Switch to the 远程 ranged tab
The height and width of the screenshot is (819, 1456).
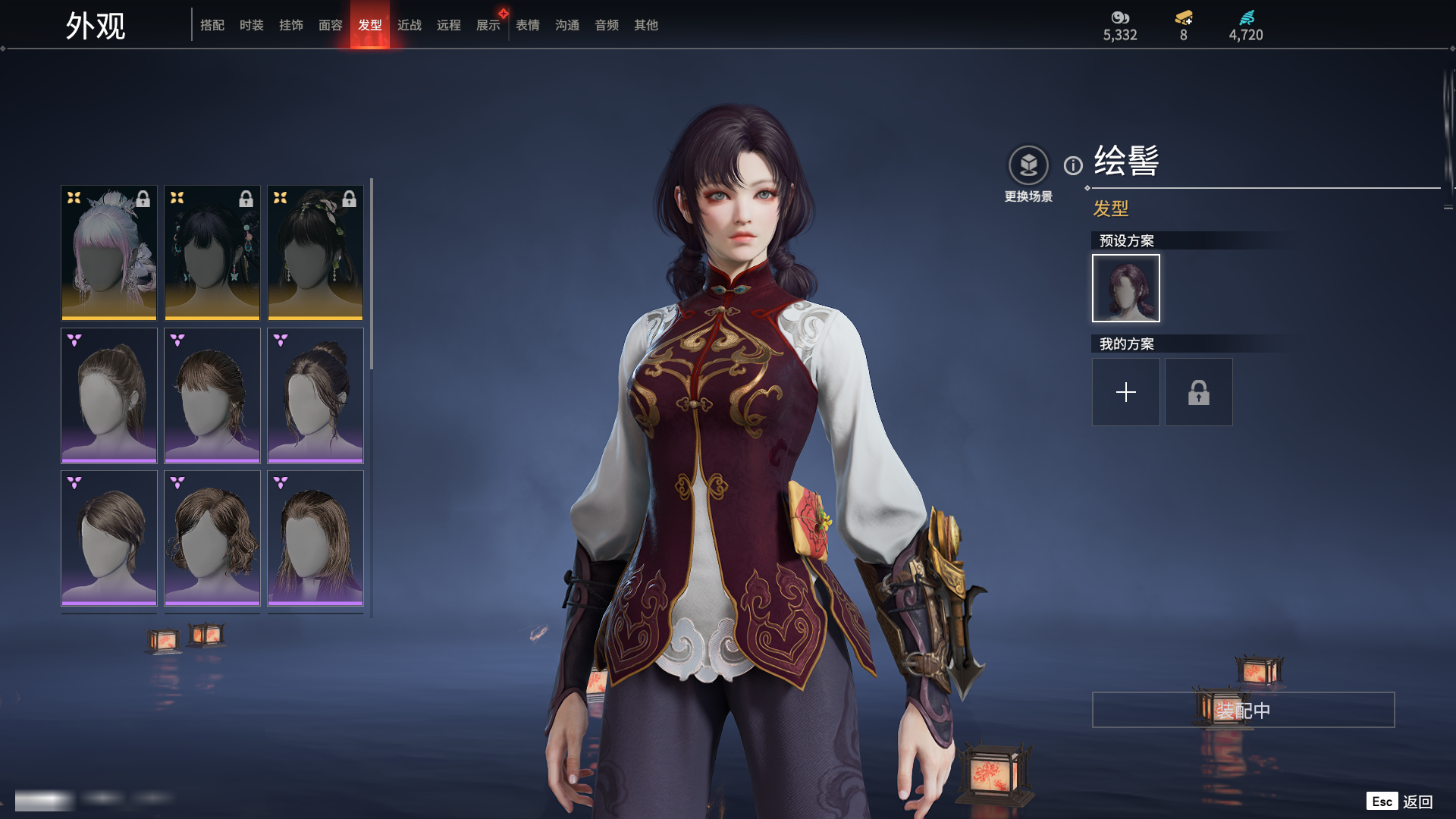pyautogui.click(x=449, y=25)
